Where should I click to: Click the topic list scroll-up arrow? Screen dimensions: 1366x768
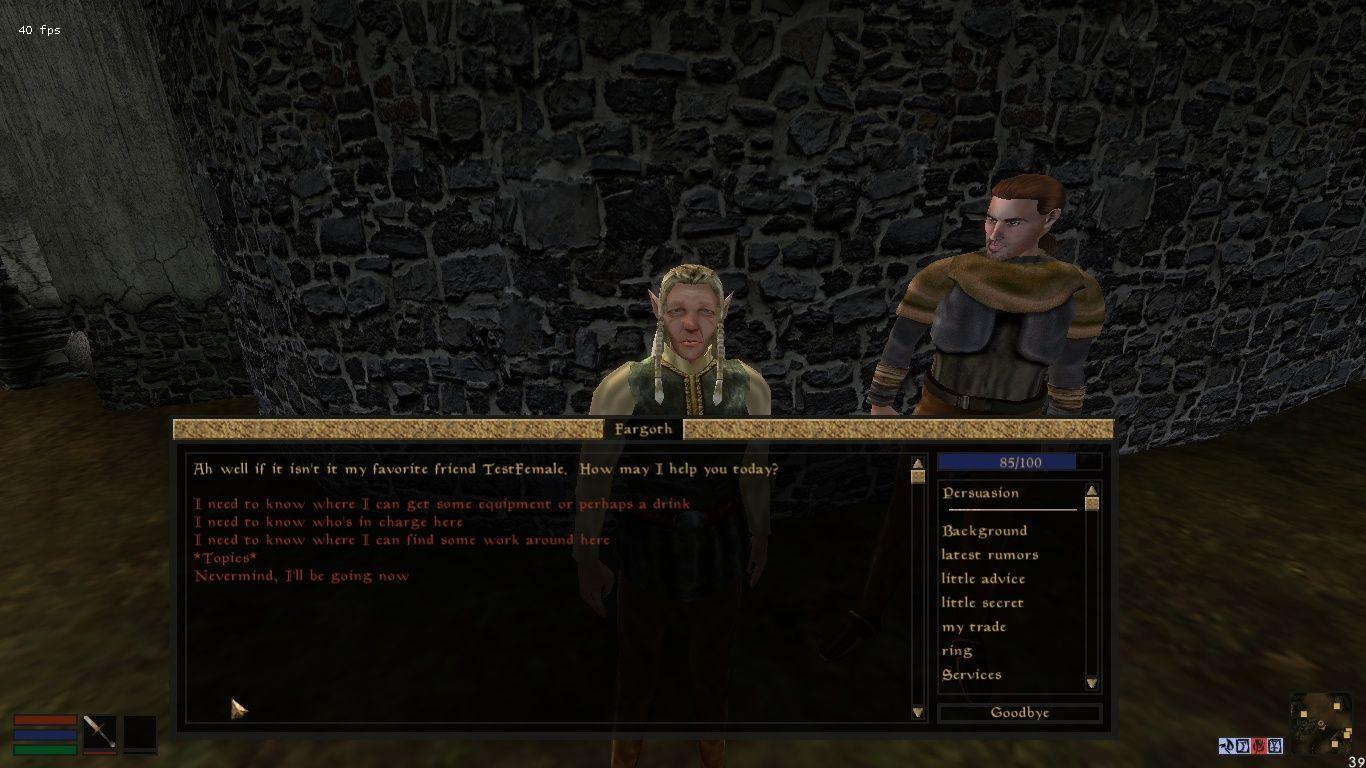coord(1091,491)
